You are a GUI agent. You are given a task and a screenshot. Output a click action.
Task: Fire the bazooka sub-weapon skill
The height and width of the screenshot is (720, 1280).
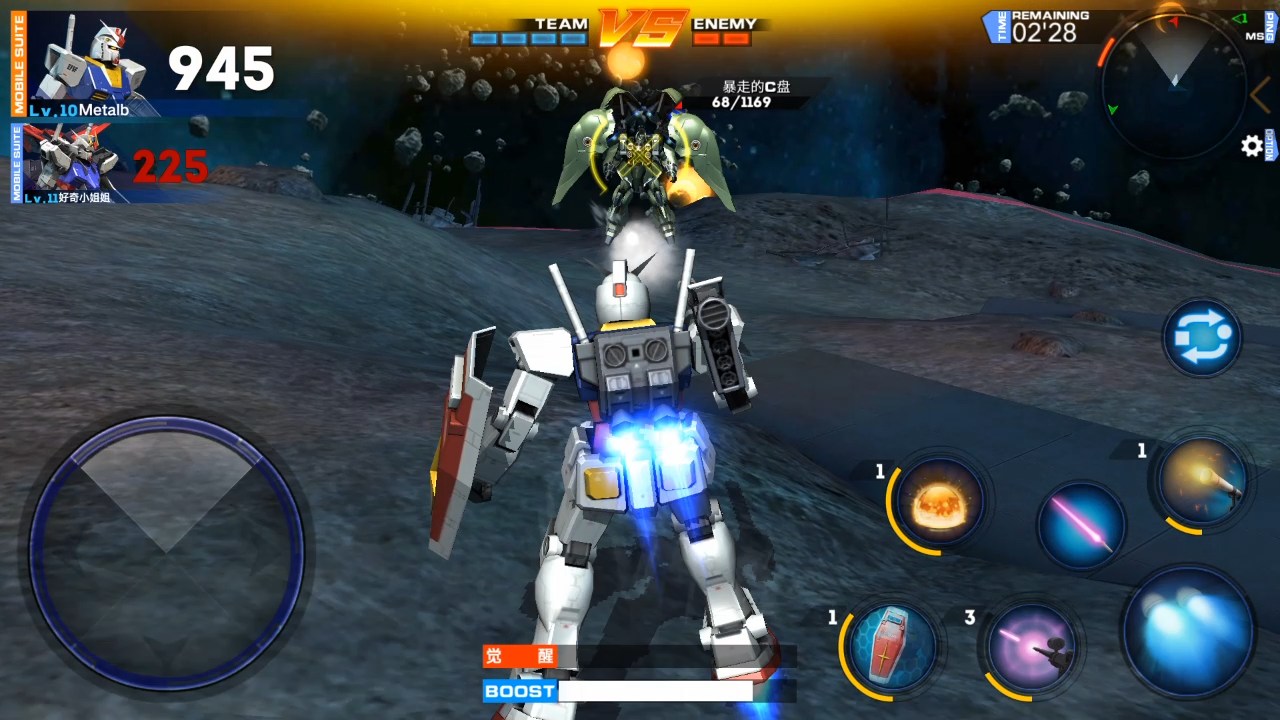(1201, 483)
